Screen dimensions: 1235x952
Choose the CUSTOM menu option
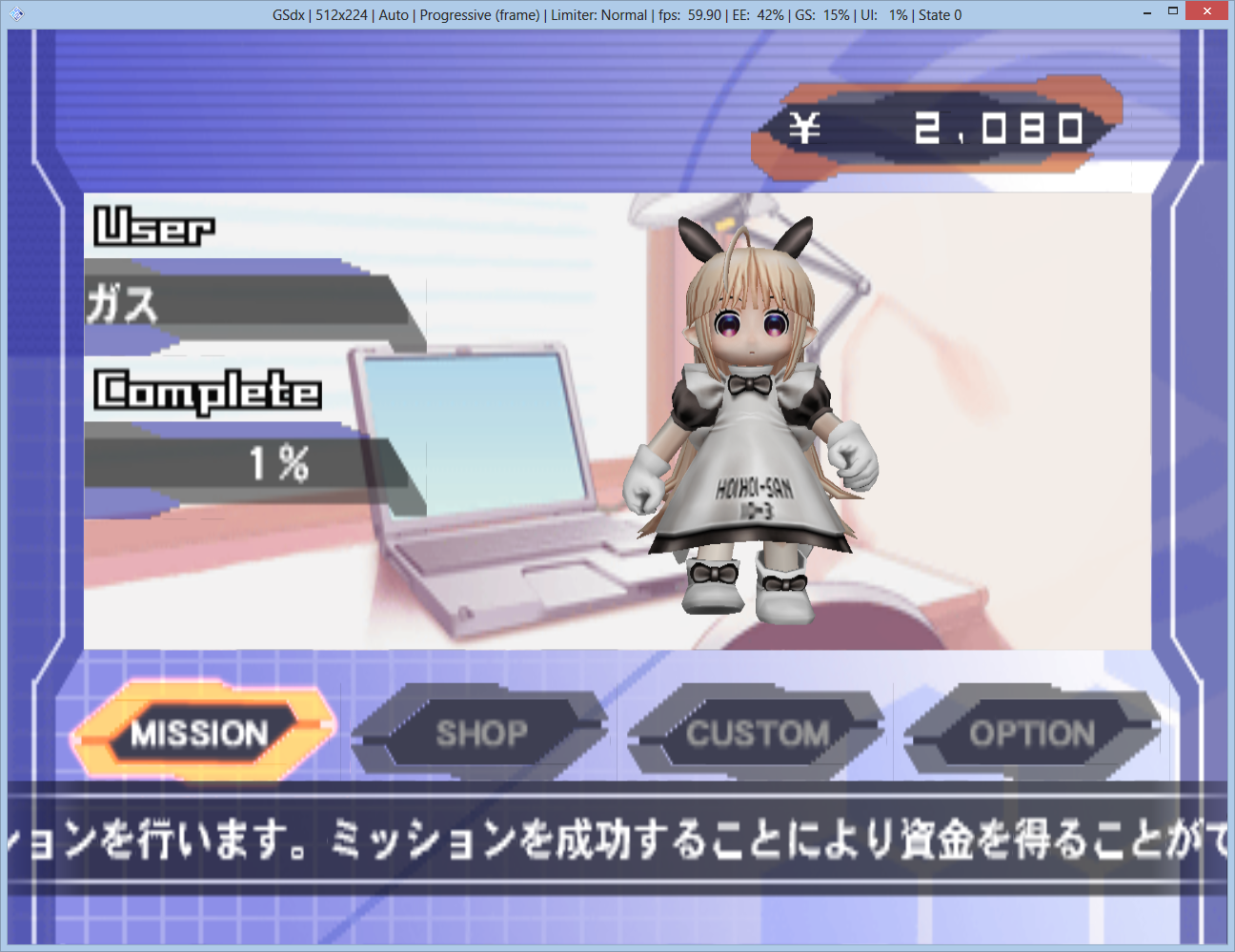coord(757,733)
